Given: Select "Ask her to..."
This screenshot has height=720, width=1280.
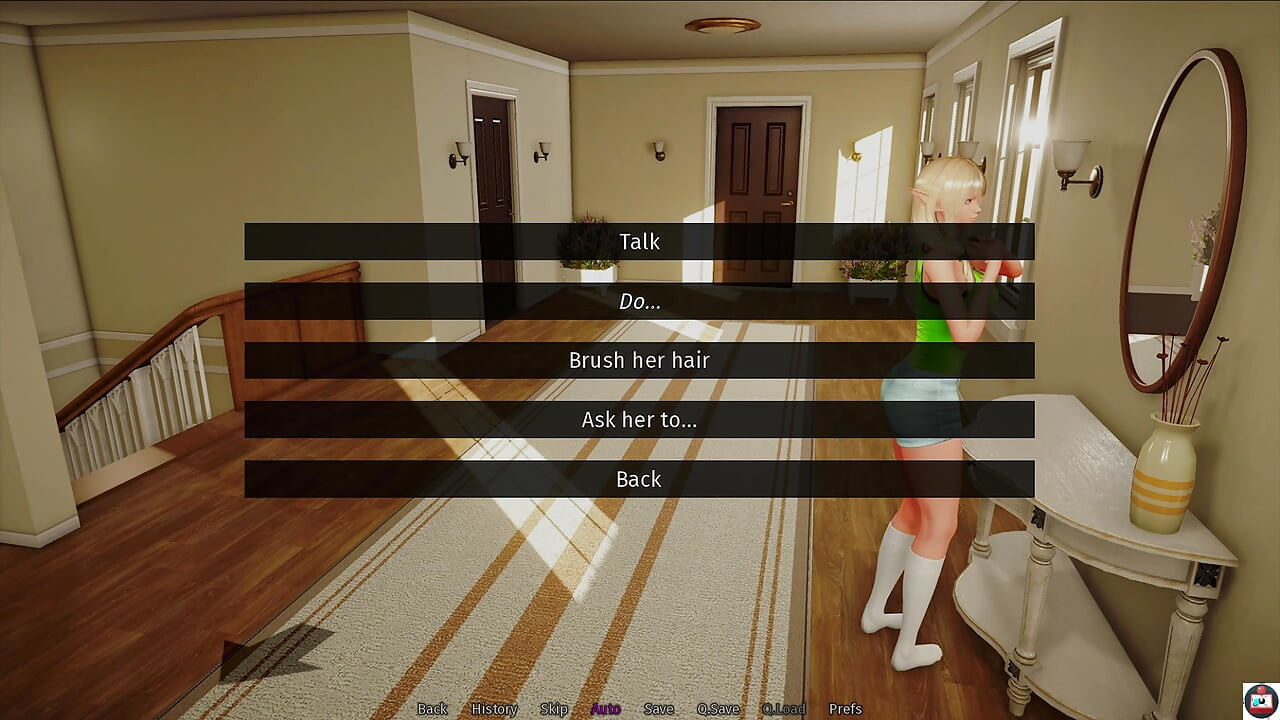Looking at the screenshot, I should pos(639,420).
